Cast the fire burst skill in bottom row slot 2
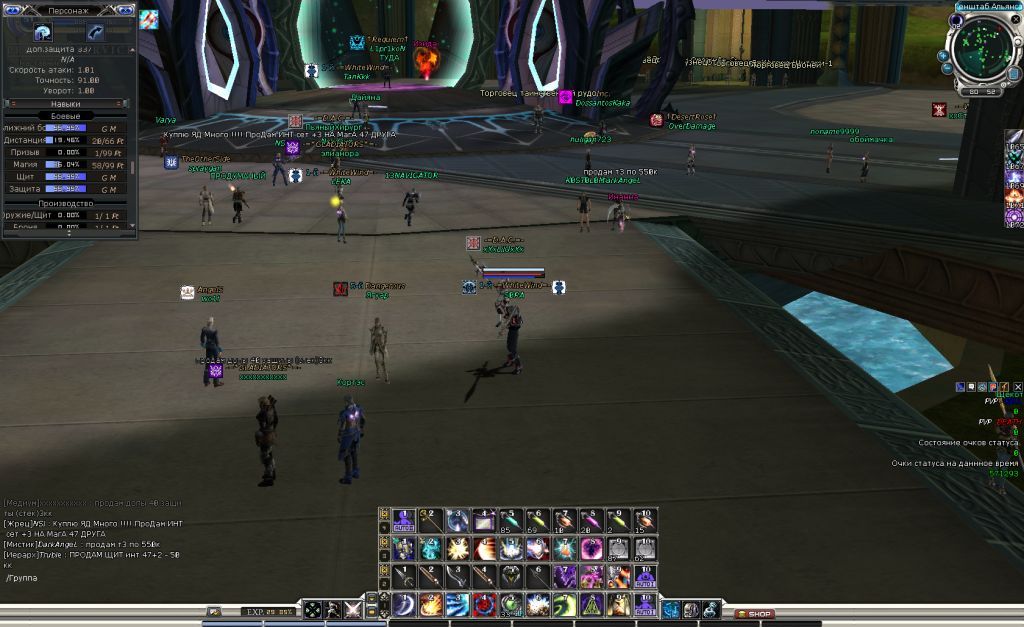 click(431, 605)
